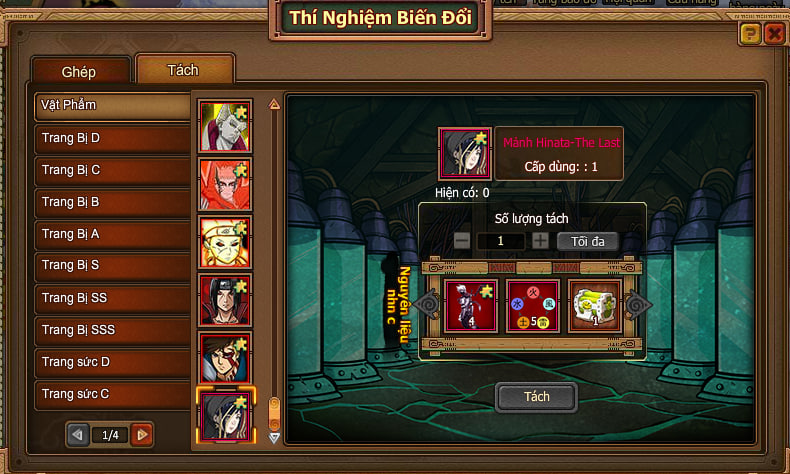
Task: Click the split quantity input field
Action: click(x=500, y=241)
